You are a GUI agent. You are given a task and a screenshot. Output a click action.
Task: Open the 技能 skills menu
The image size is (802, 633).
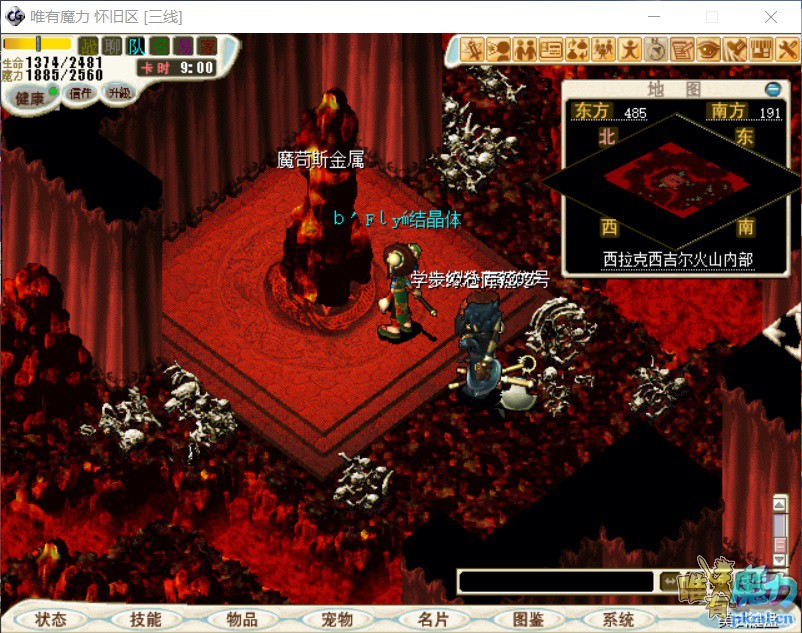(145, 619)
